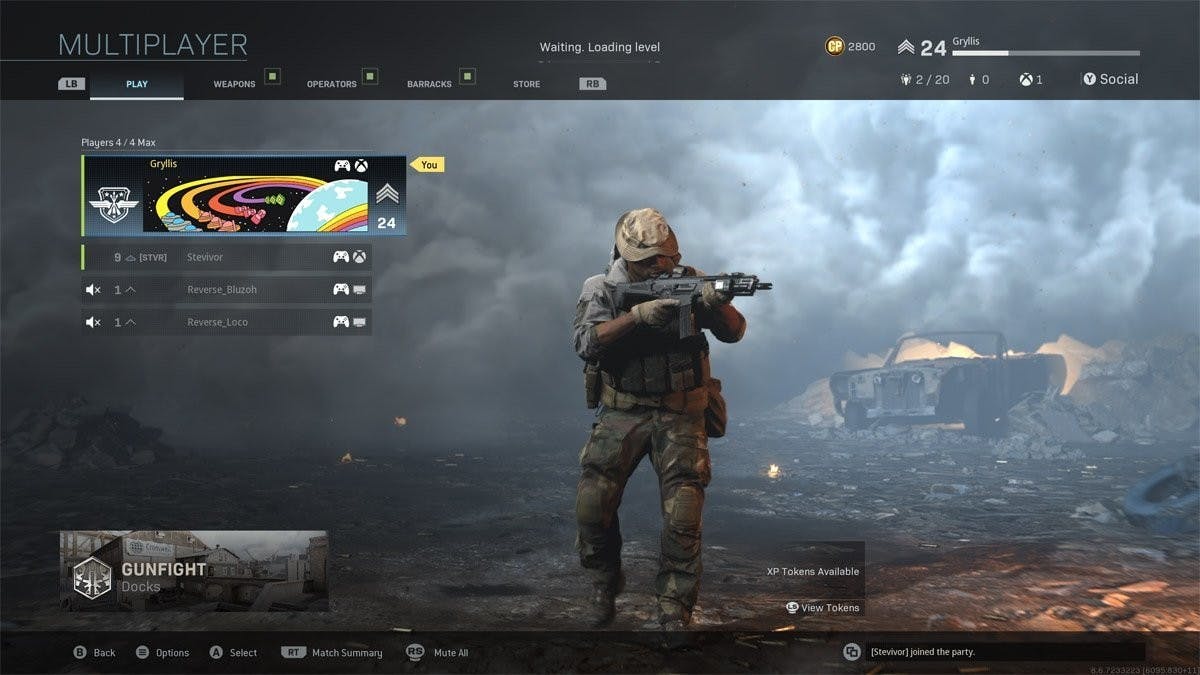
Task: Choose the Stevivor player row
Action: point(227,257)
